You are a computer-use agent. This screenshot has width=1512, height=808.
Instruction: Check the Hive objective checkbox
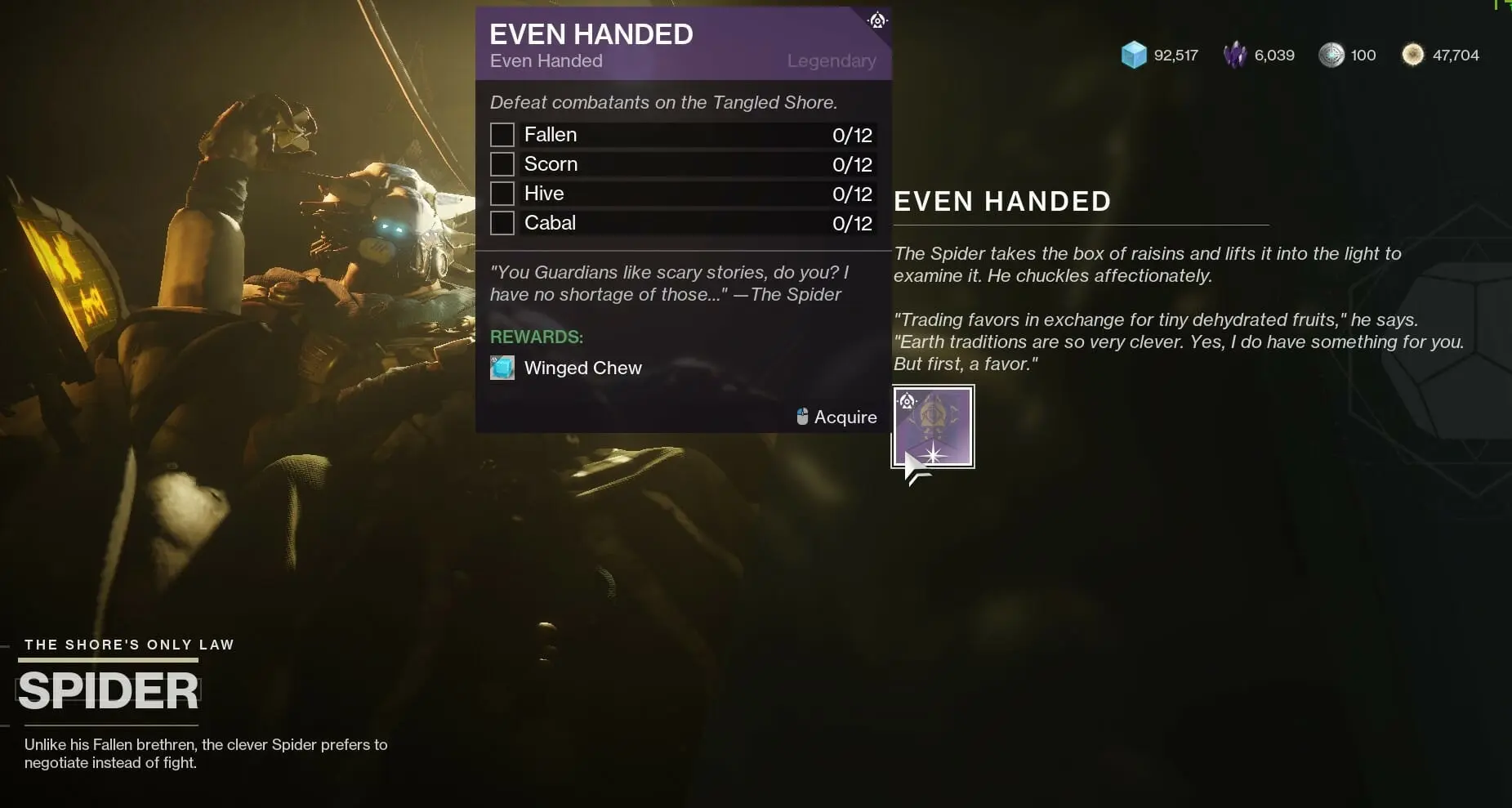[502, 193]
